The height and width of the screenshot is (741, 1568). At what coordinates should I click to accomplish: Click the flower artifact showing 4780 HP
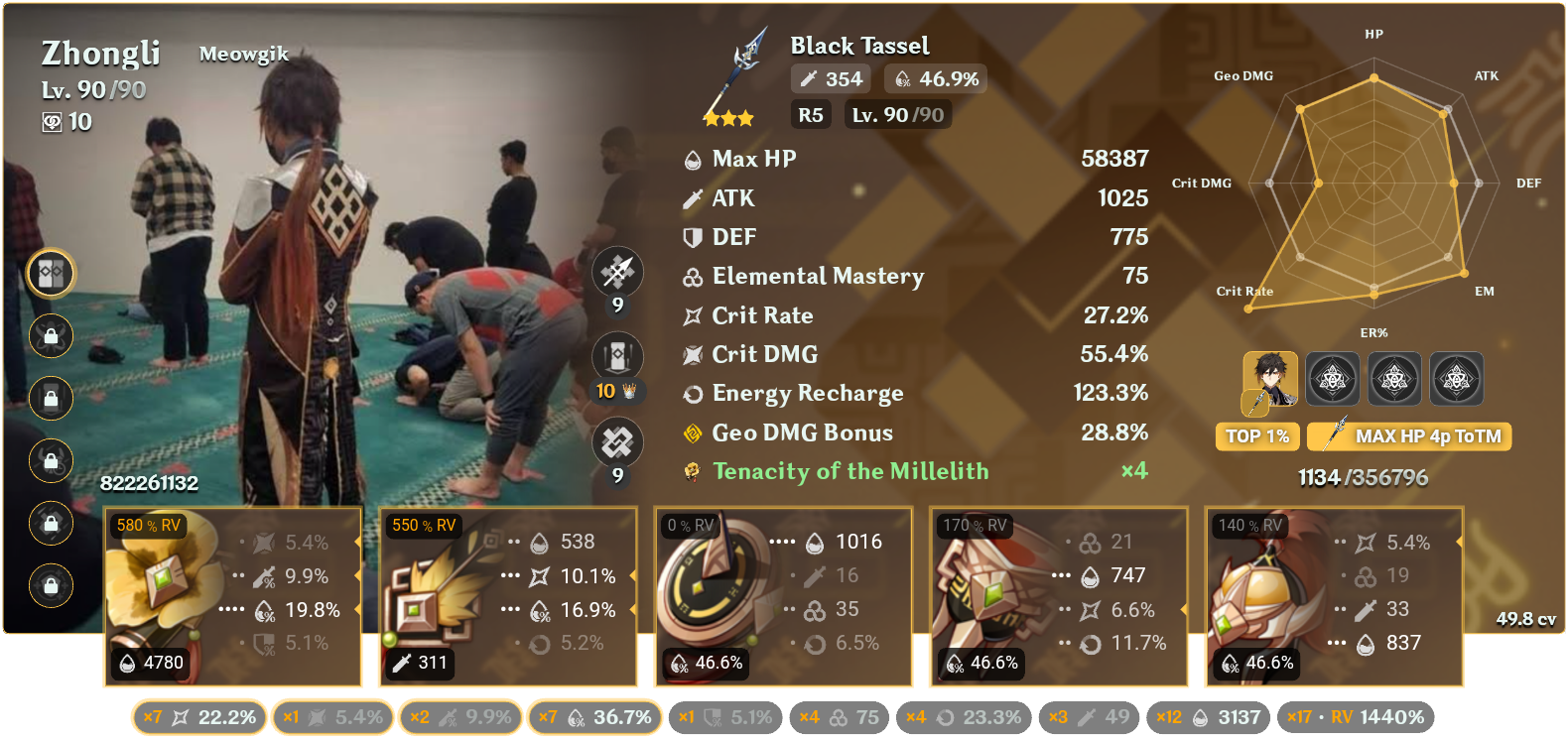coord(232,595)
